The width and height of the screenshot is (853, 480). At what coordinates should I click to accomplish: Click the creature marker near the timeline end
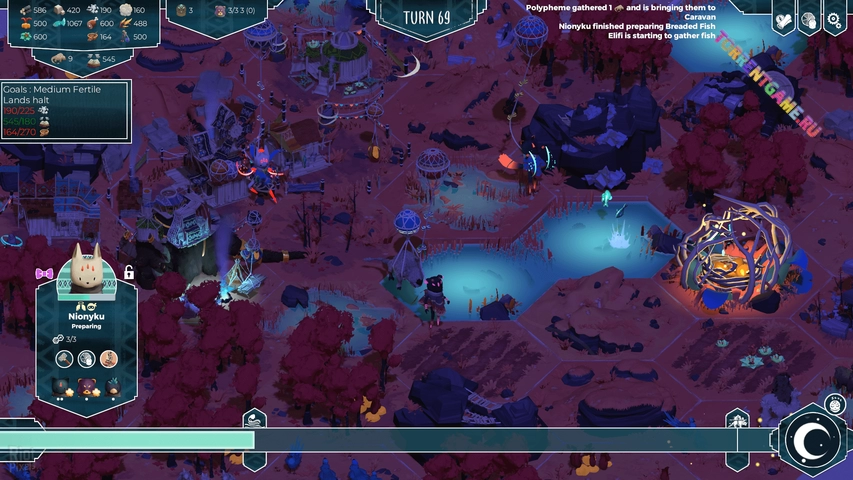[x=737, y=419]
